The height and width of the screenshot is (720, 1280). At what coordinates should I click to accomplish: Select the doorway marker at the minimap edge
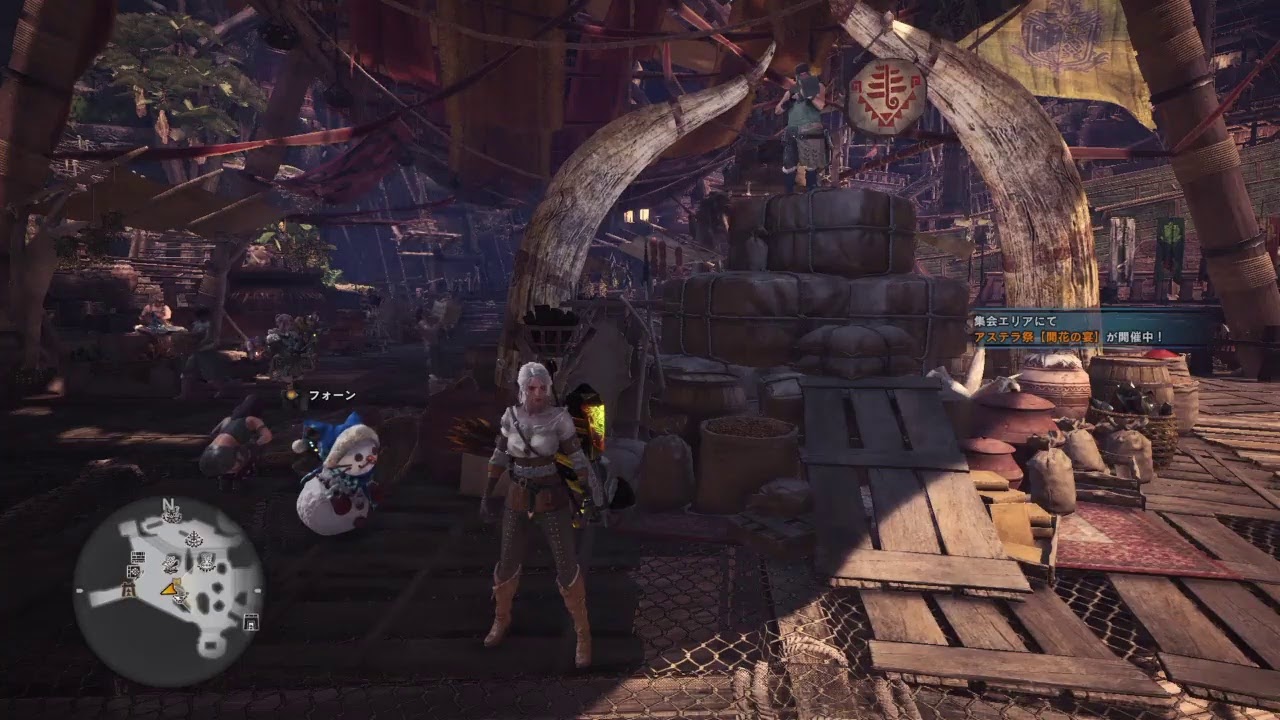pyautogui.click(x=250, y=622)
